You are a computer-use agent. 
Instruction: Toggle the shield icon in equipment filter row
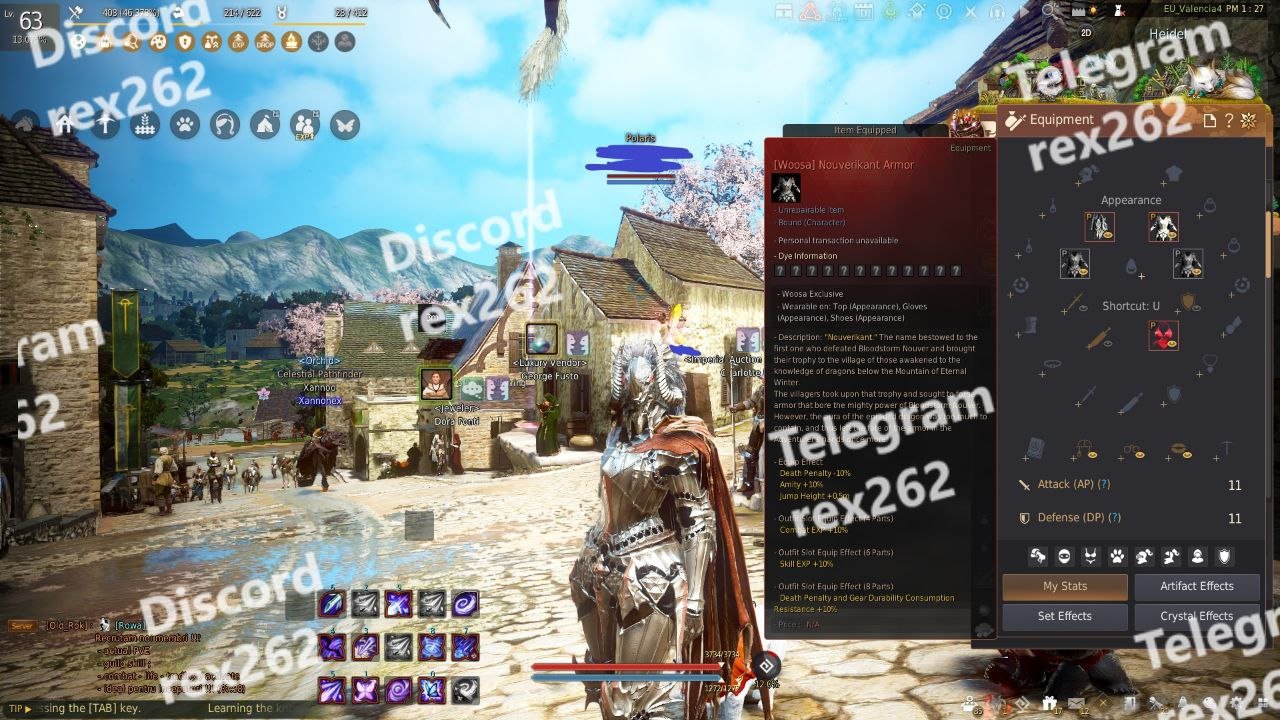pyautogui.click(x=1223, y=556)
